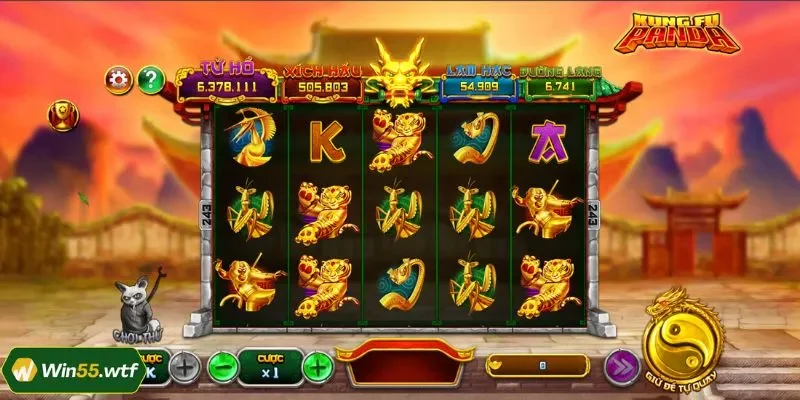Activate the purple double-arrow turbo button

pos(622,365)
